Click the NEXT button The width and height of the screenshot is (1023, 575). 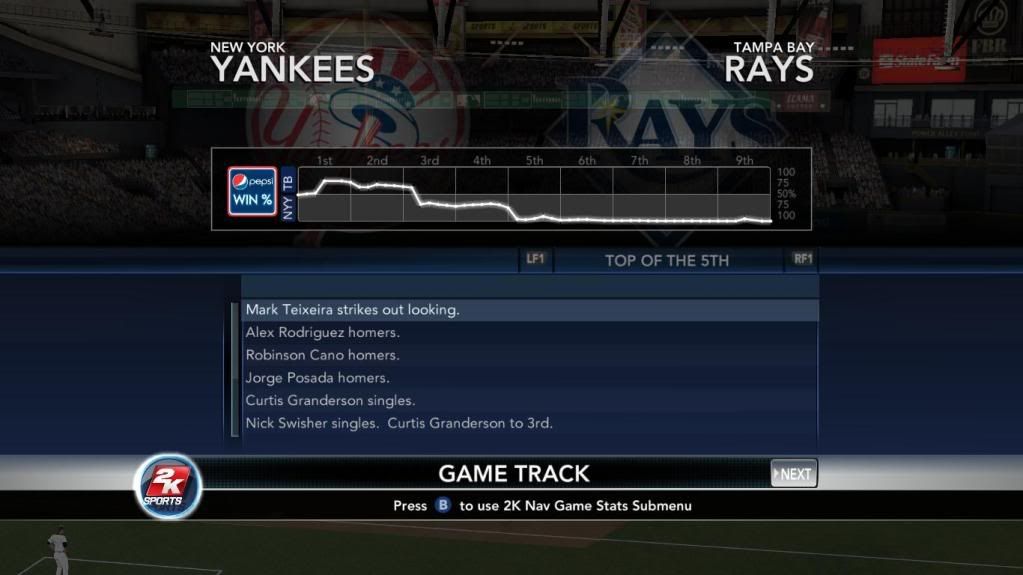click(x=794, y=473)
